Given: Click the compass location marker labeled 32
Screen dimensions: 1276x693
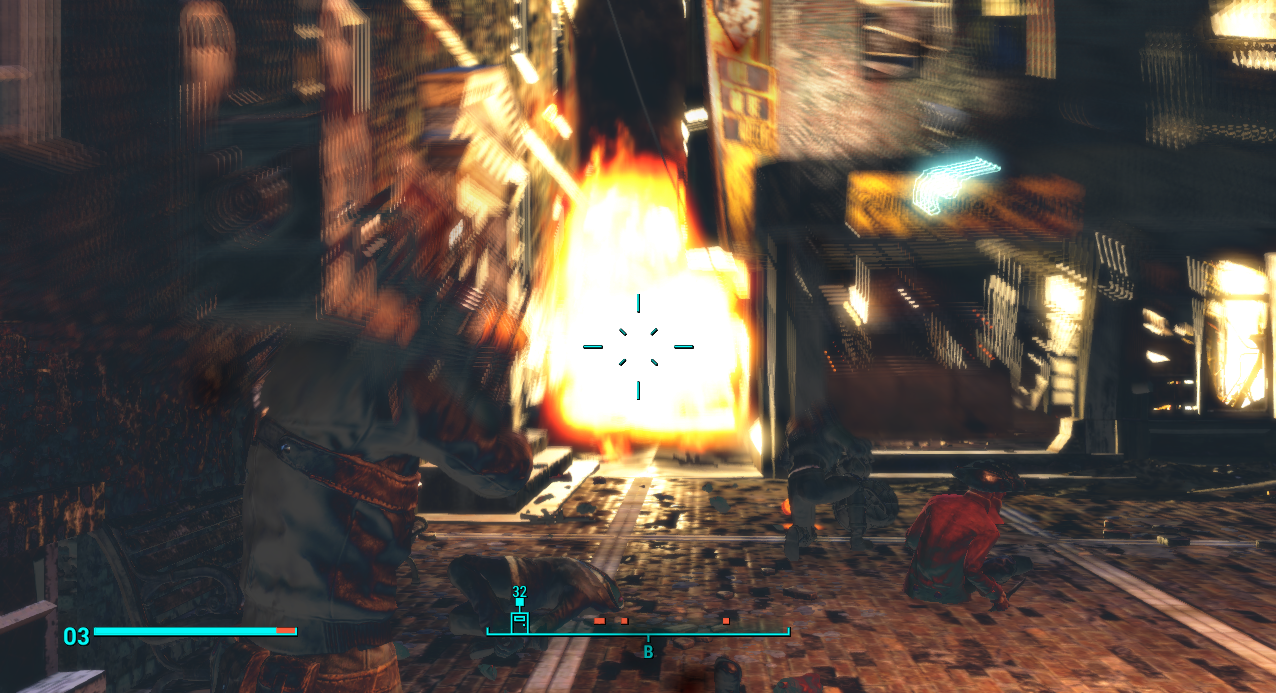Looking at the screenshot, I should (519, 621).
